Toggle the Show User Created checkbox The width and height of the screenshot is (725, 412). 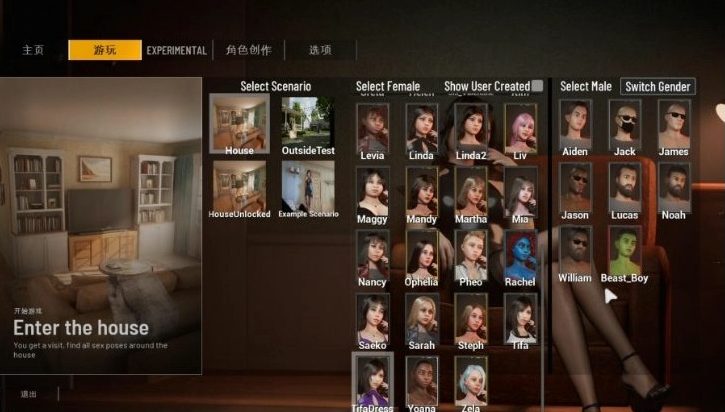point(538,86)
